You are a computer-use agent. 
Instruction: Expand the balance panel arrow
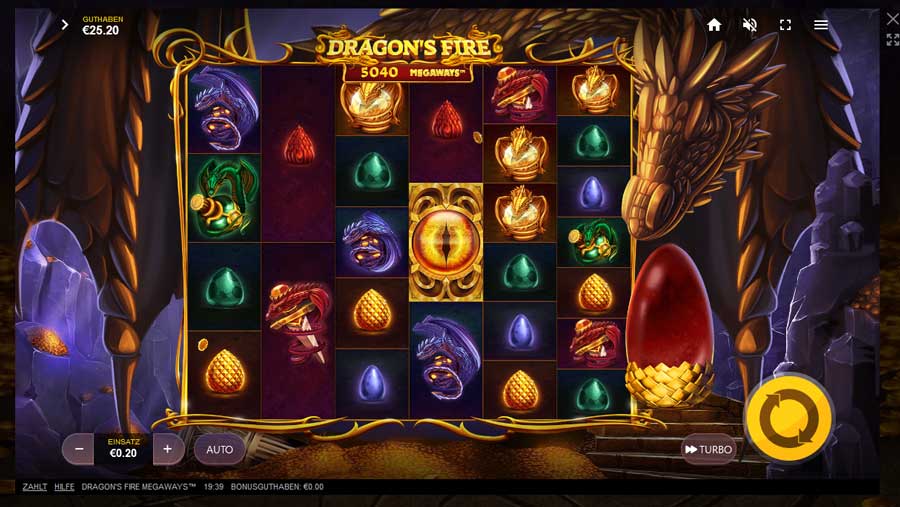(65, 25)
